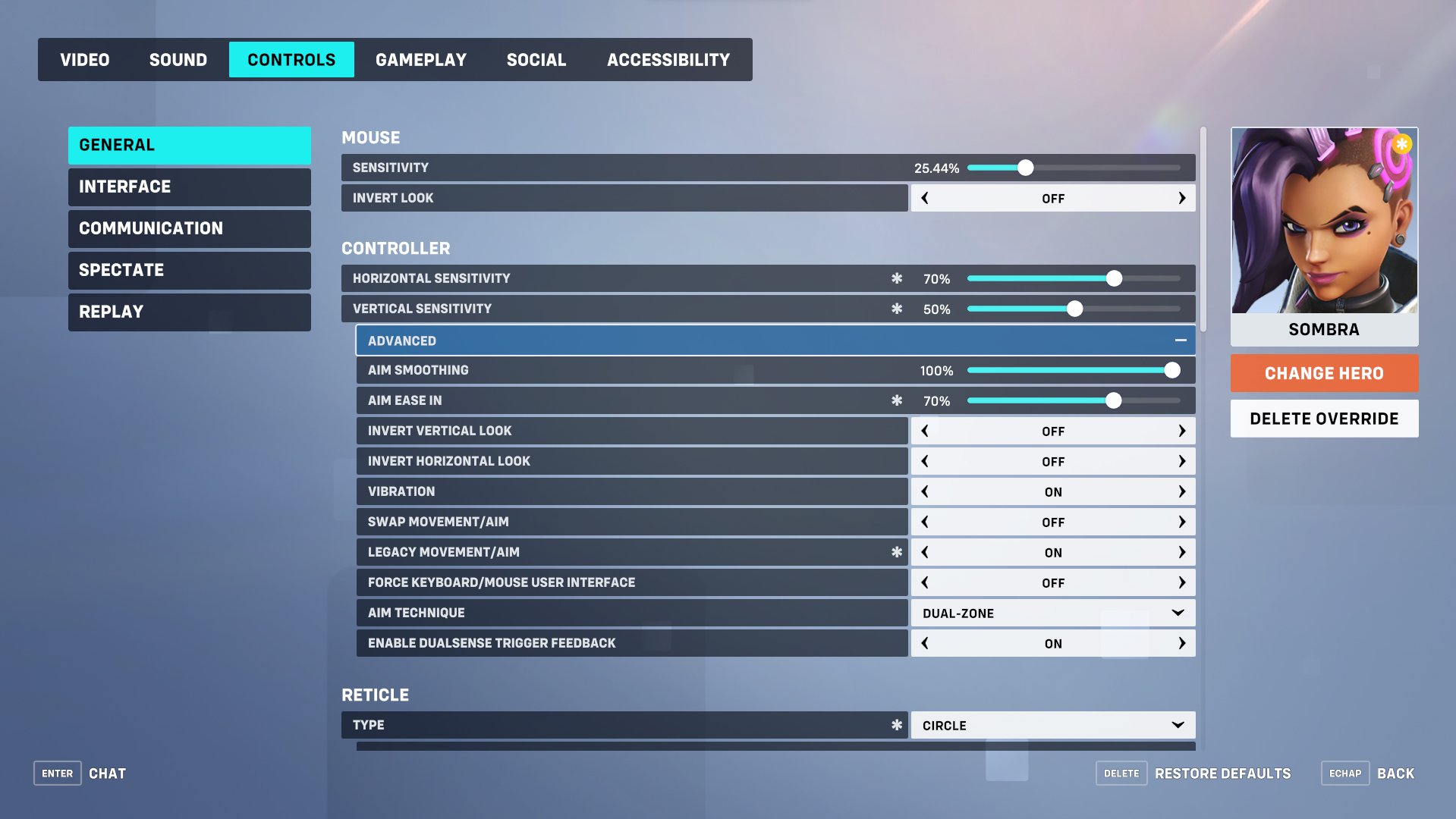
Task: Click the override asterisk beside Horizontal Sensitivity
Action: pyautogui.click(x=897, y=278)
